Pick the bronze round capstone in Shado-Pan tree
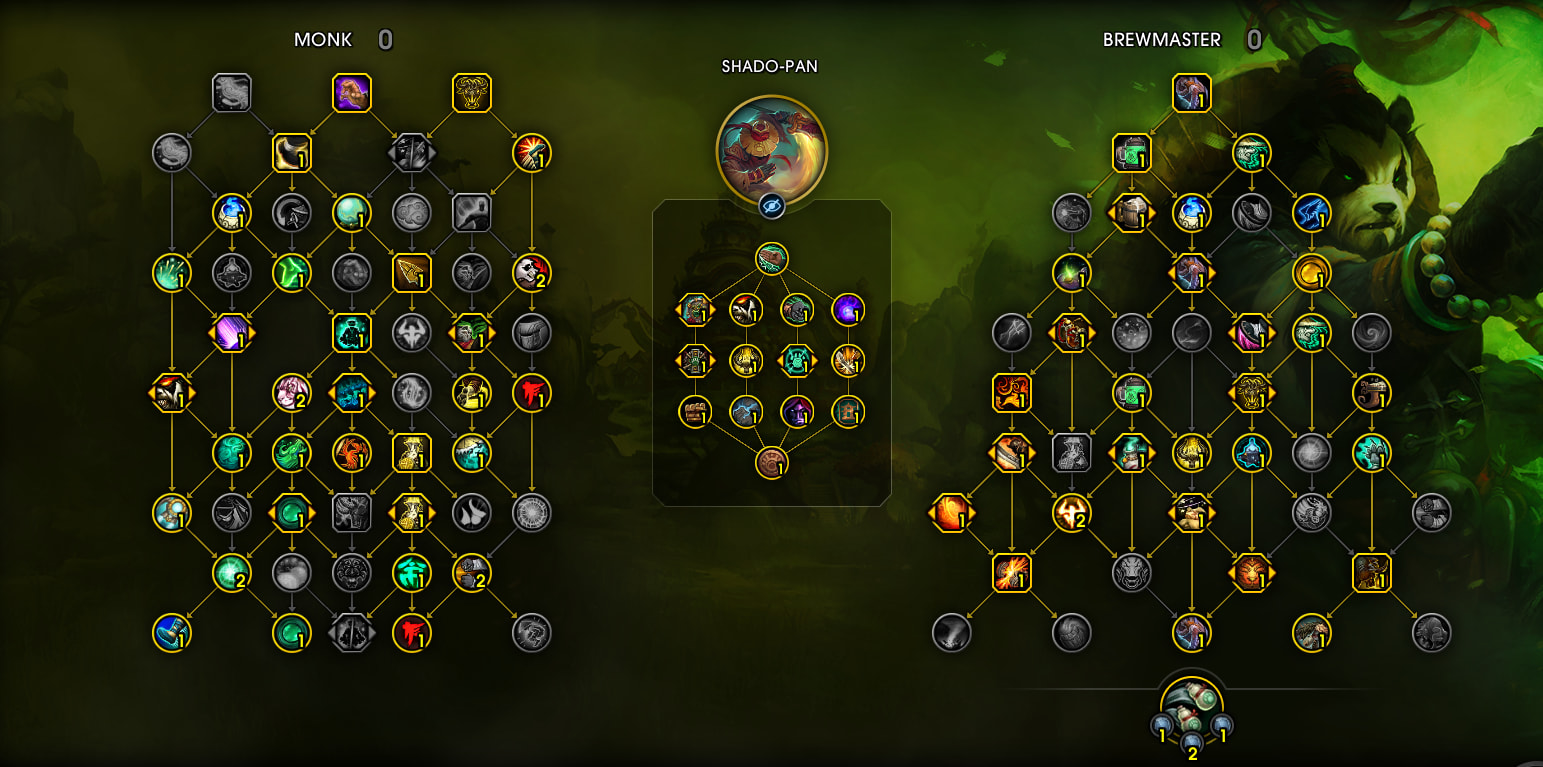Image resolution: width=1543 pixels, height=767 pixels. point(771,462)
